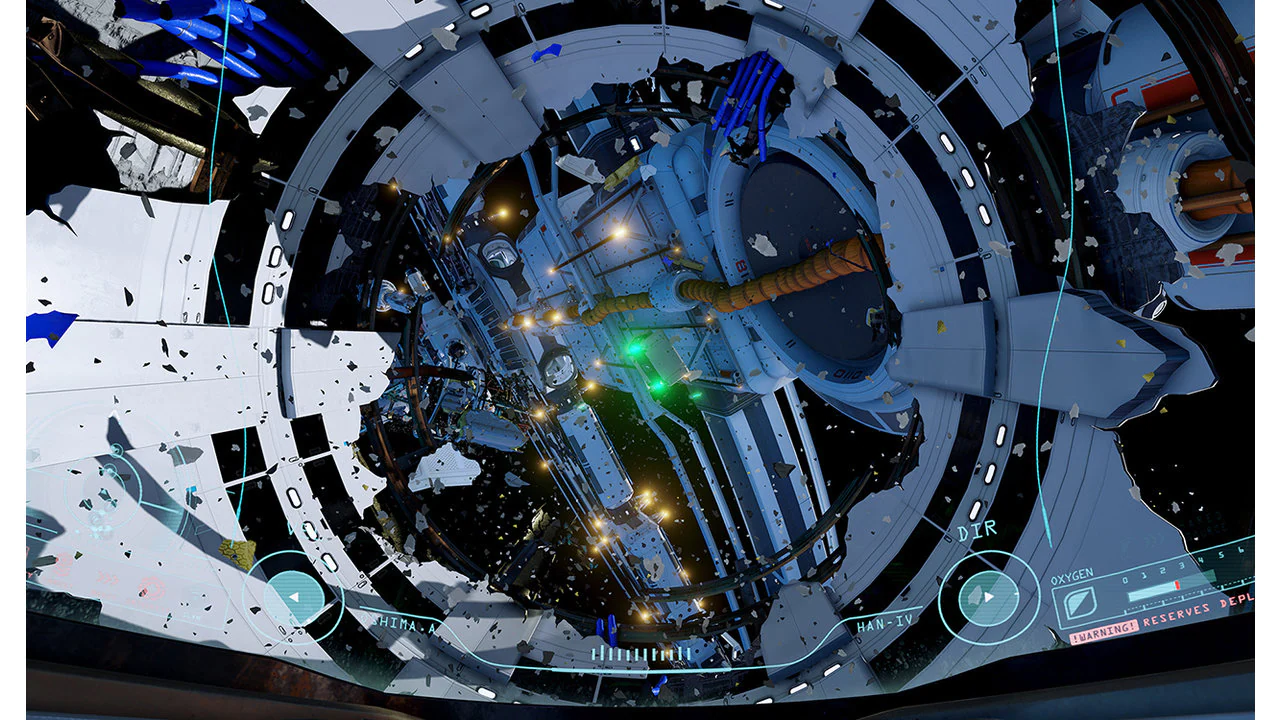This screenshot has height=720, width=1280.
Task: Click the oxygen level progress bar
Action: 1150,592
